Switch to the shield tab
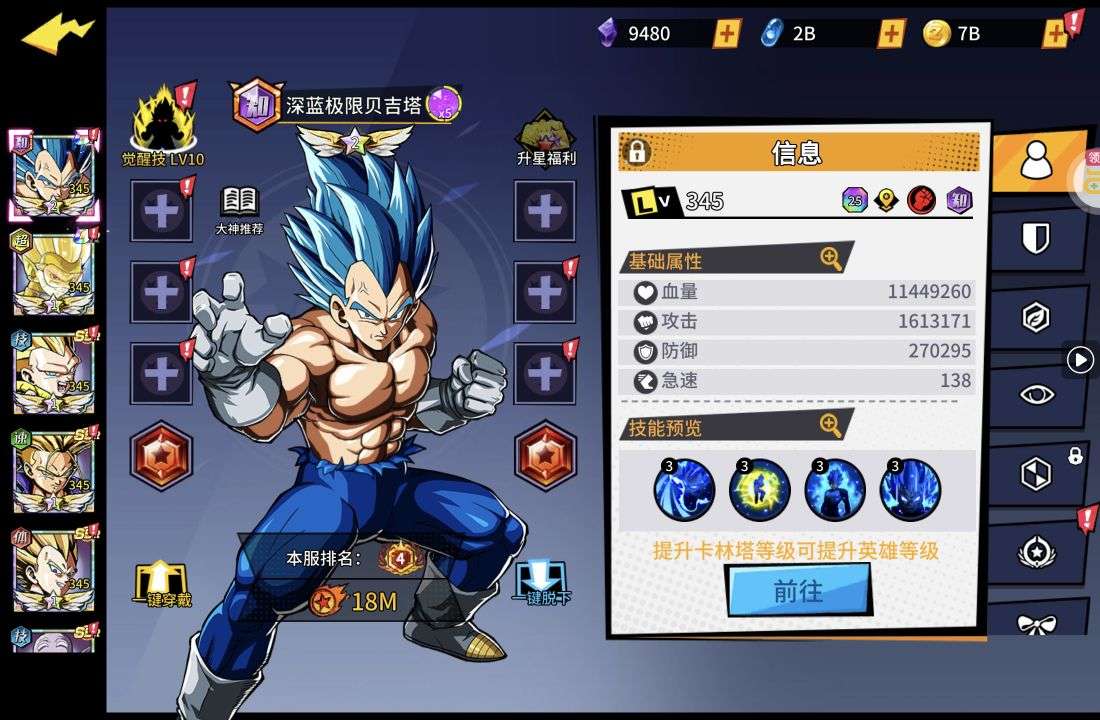This screenshot has height=720, width=1100. (1036, 238)
